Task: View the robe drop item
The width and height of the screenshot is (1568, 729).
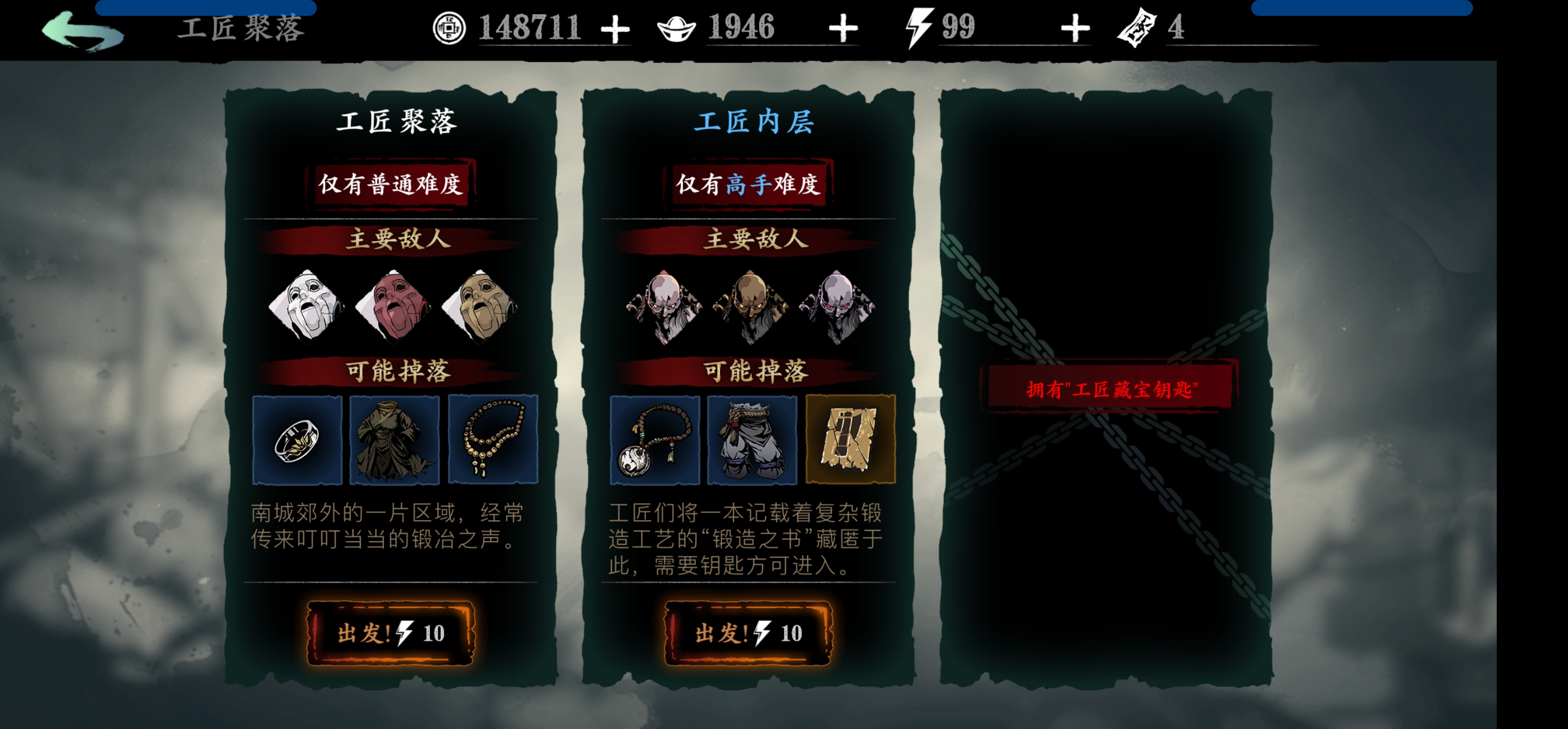Action: [x=394, y=441]
